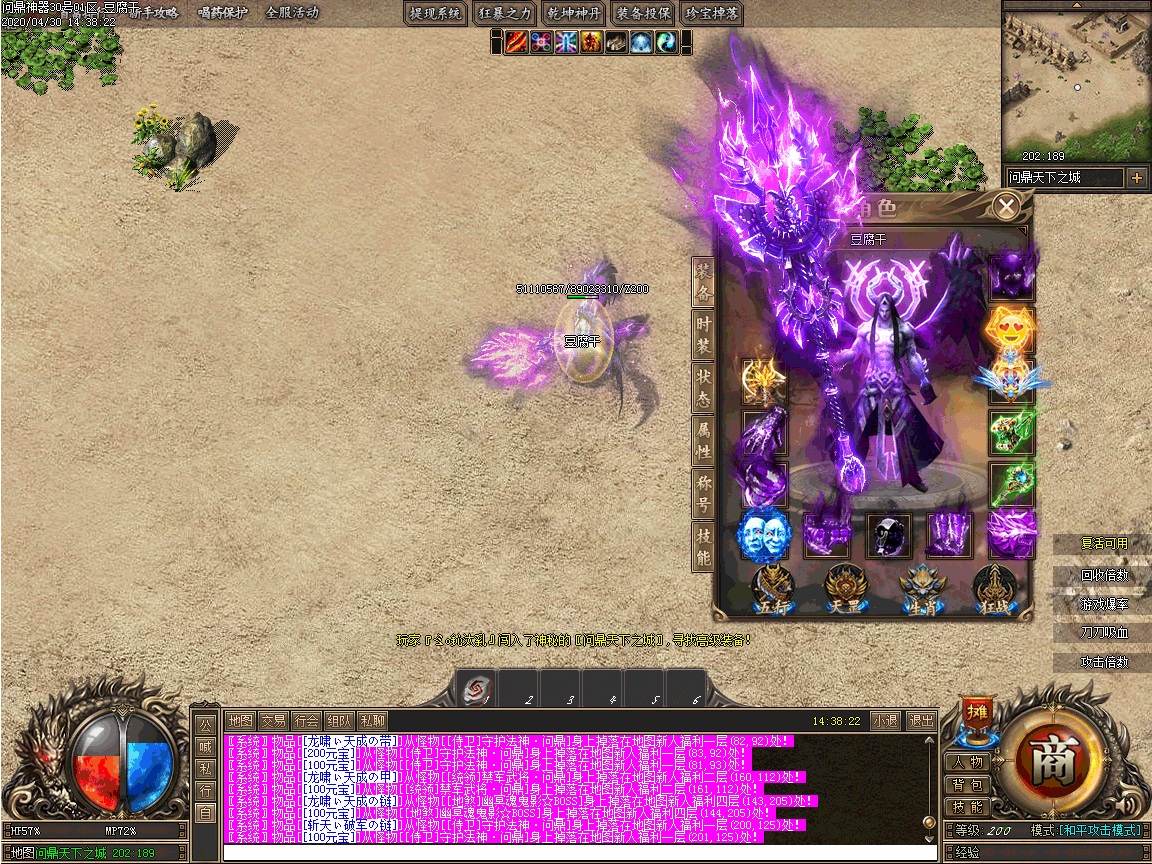Open the 属性 attributes tab
The height and width of the screenshot is (864, 1152).
click(x=703, y=437)
